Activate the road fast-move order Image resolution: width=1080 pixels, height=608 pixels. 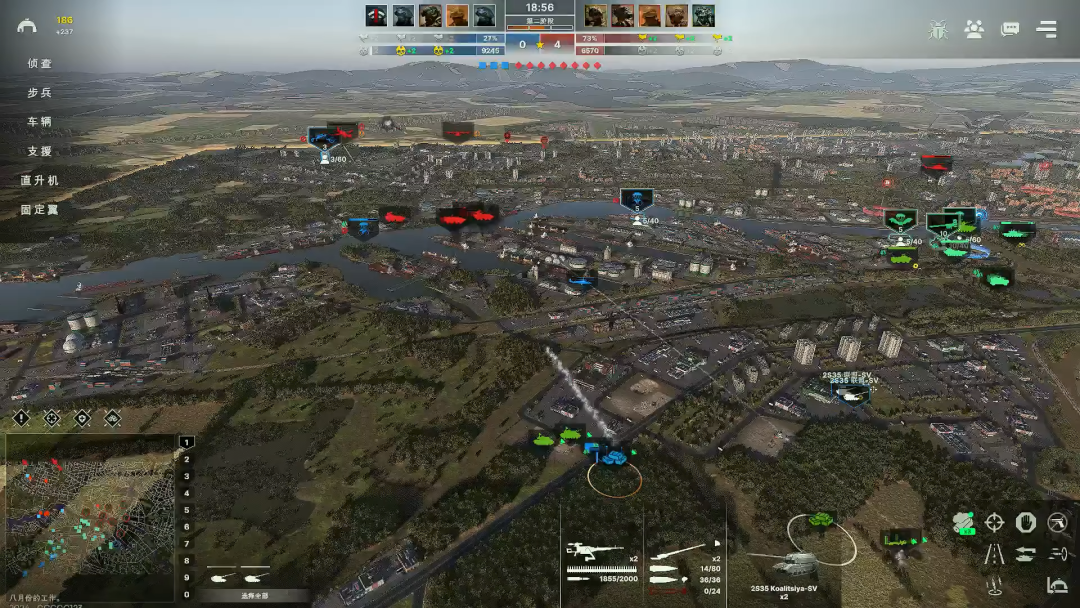(x=995, y=553)
